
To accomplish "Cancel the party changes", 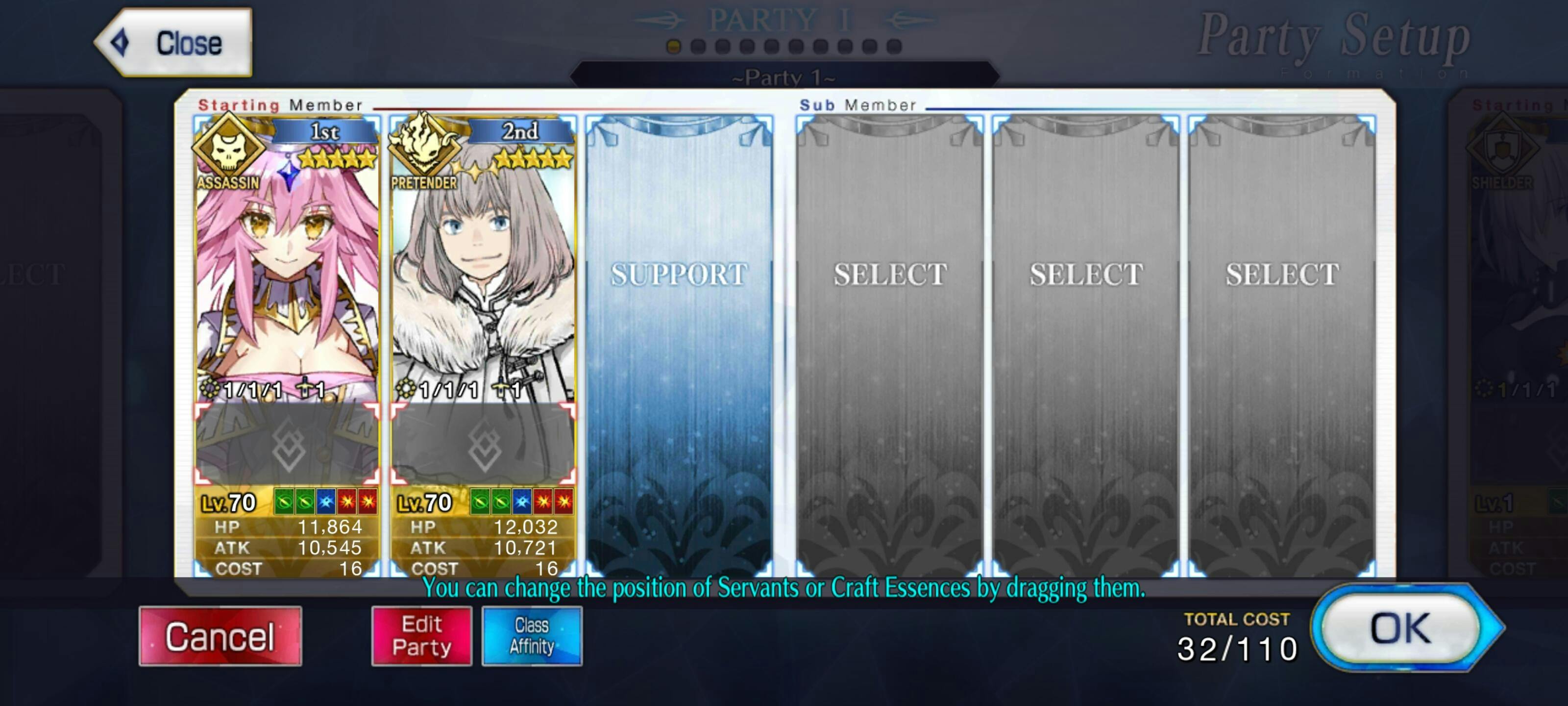I will (x=220, y=636).
